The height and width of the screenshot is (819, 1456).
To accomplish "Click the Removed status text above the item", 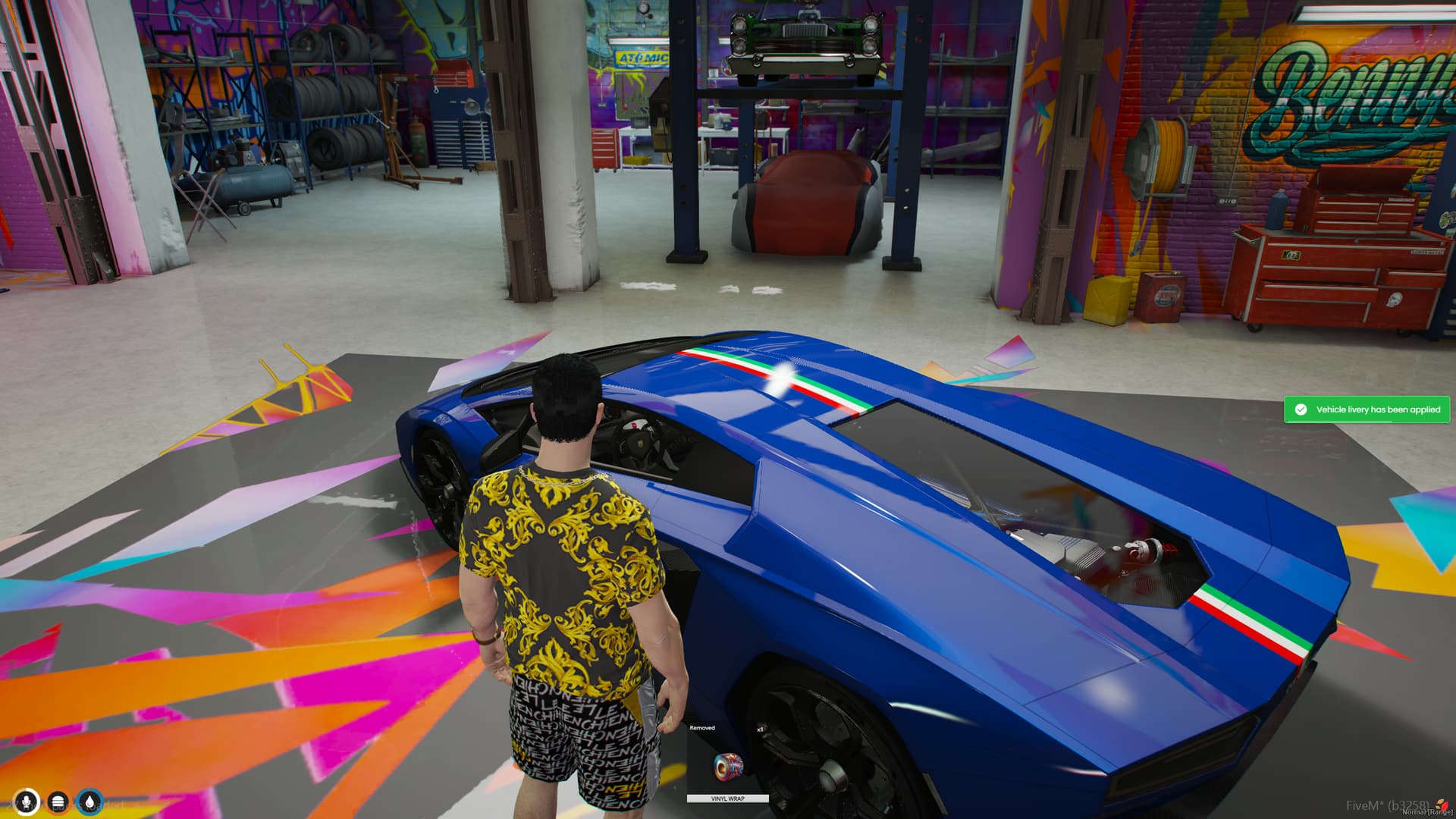I will click(x=702, y=728).
